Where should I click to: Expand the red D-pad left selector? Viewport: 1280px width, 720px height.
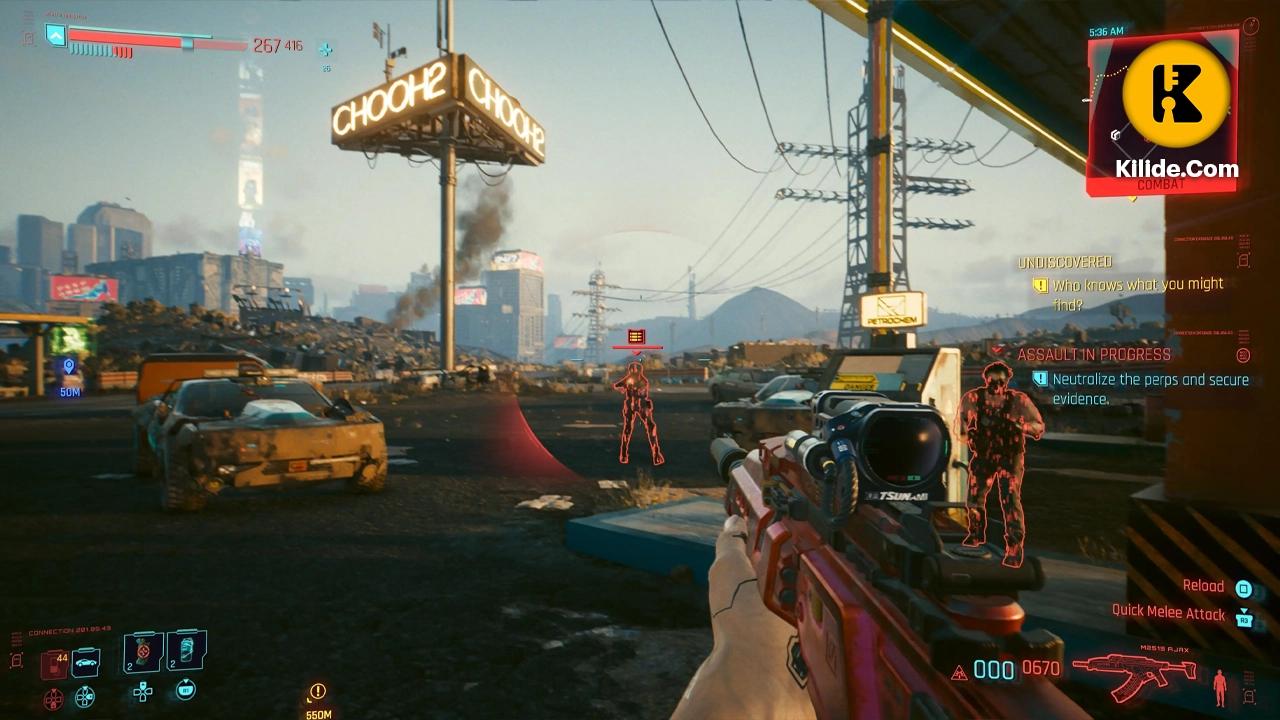(53, 697)
